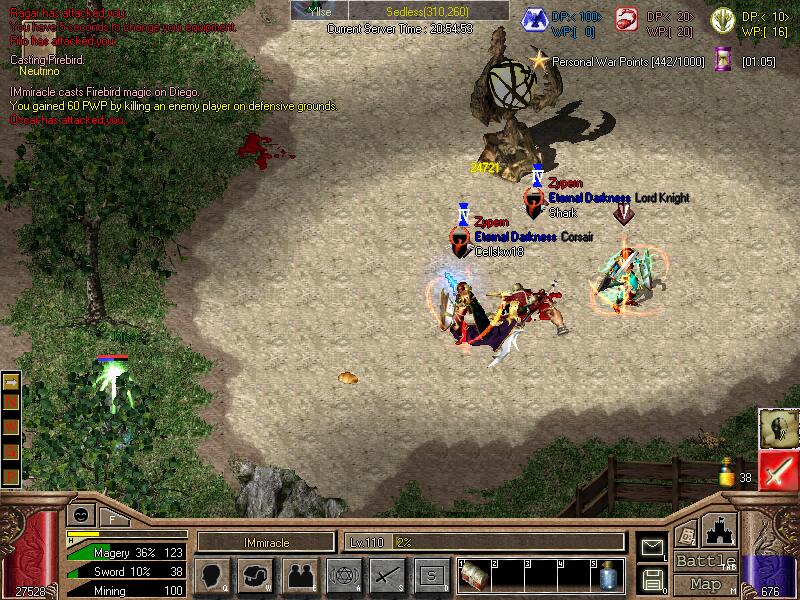Click the floppy disk save icon
The image size is (800, 600).
point(652,579)
